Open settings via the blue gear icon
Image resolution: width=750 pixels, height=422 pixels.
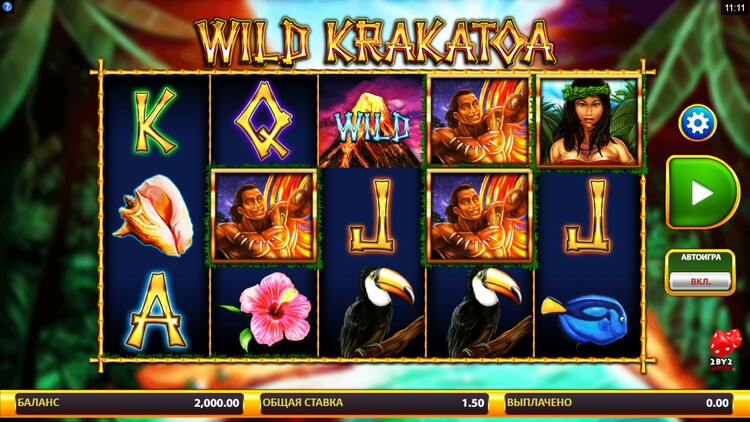[x=697, y=123]
